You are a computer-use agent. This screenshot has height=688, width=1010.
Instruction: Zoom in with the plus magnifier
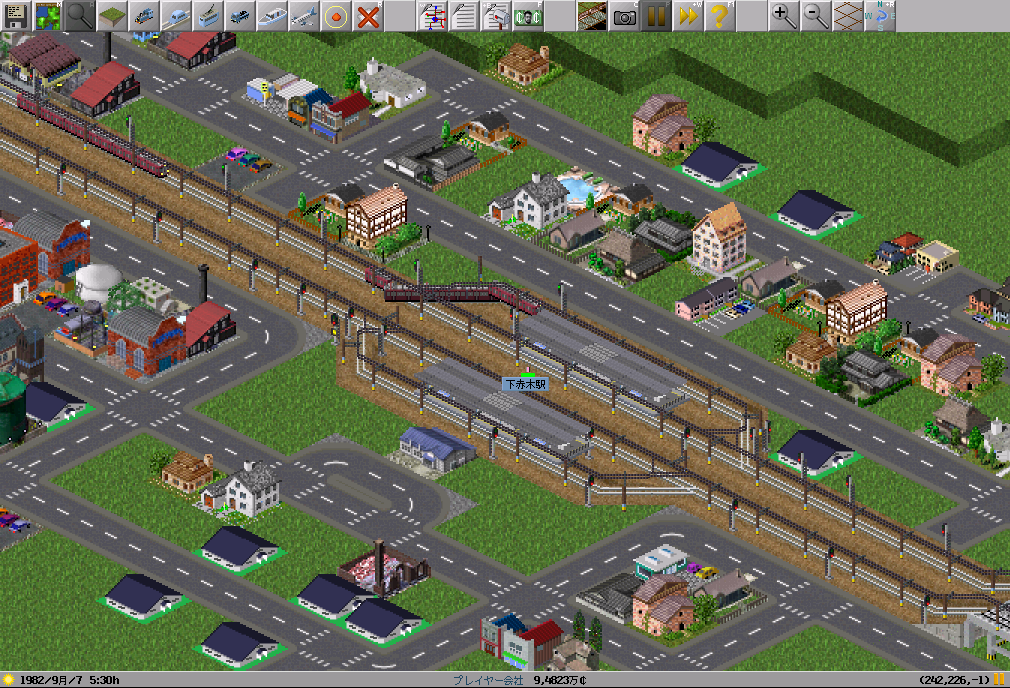point(784,15)
